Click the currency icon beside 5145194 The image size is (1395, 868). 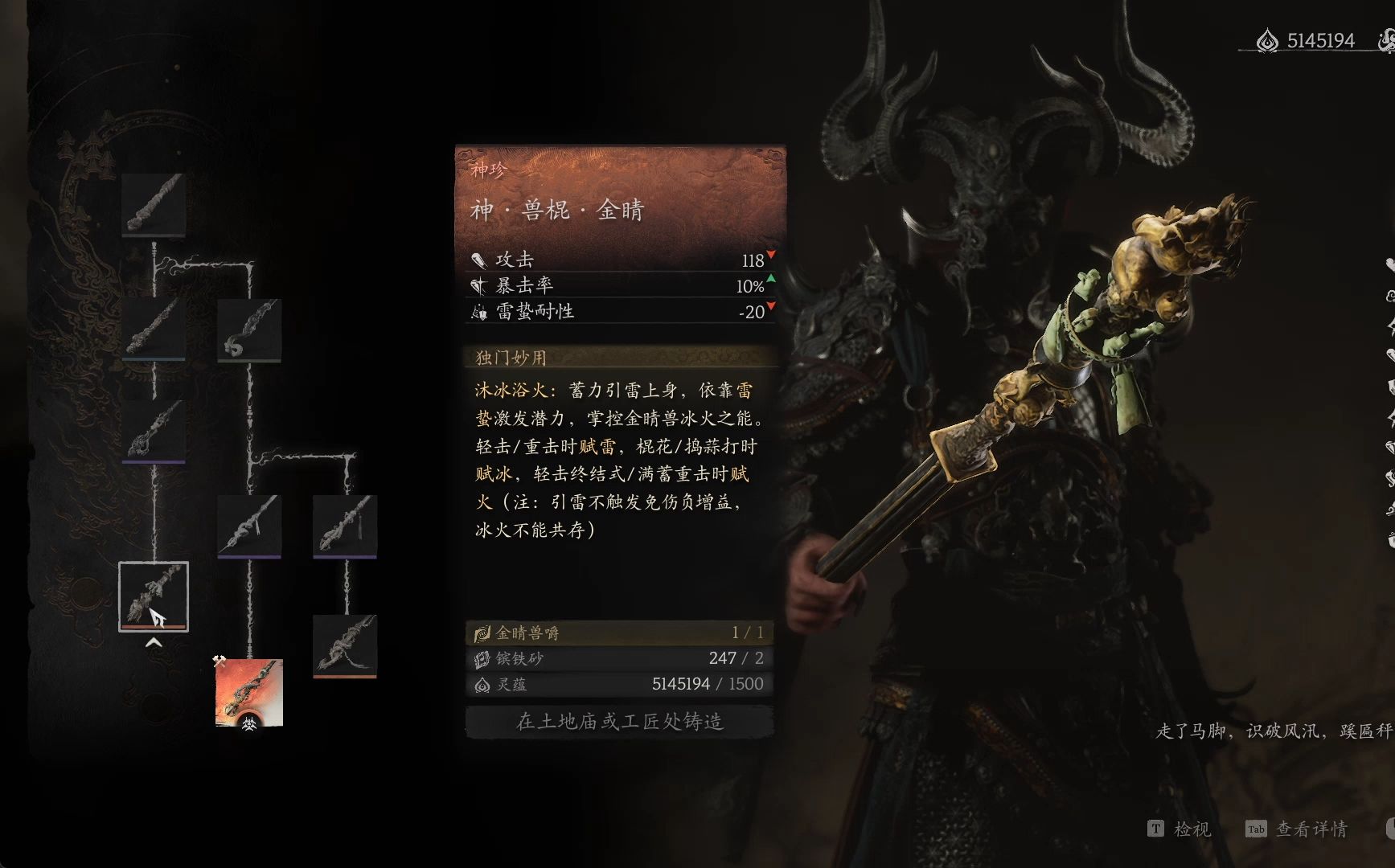click(x=1269, y=37)
